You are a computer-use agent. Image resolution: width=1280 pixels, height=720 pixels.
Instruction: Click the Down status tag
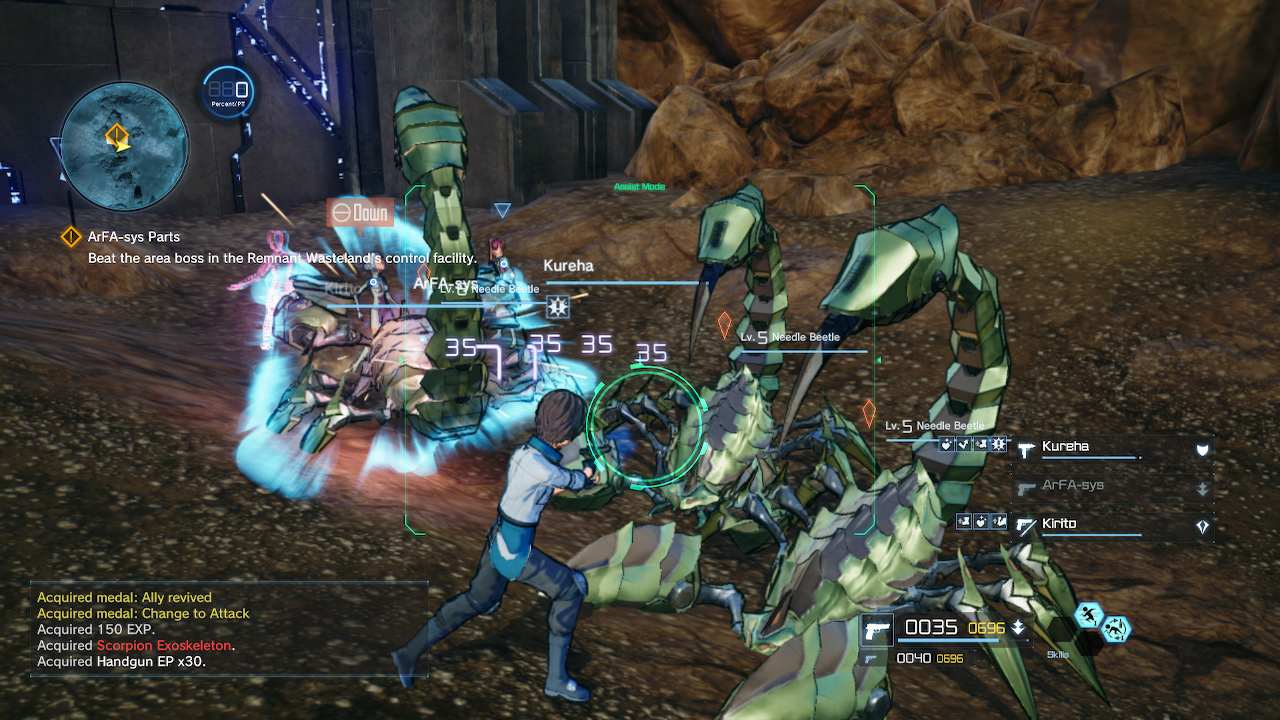(361, 213)
